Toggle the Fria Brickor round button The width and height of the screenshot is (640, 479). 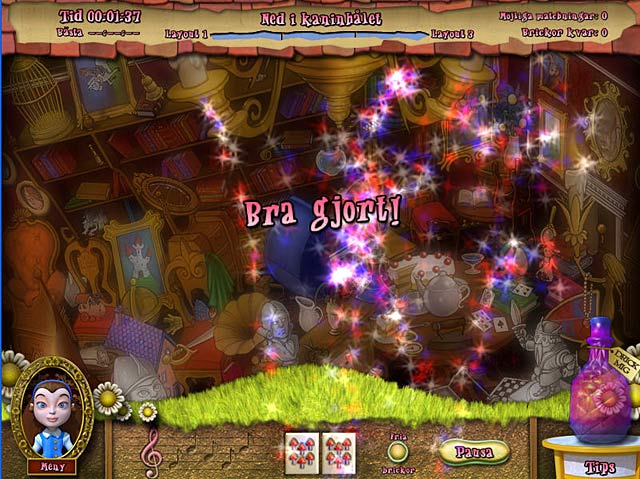click(399, 450)
